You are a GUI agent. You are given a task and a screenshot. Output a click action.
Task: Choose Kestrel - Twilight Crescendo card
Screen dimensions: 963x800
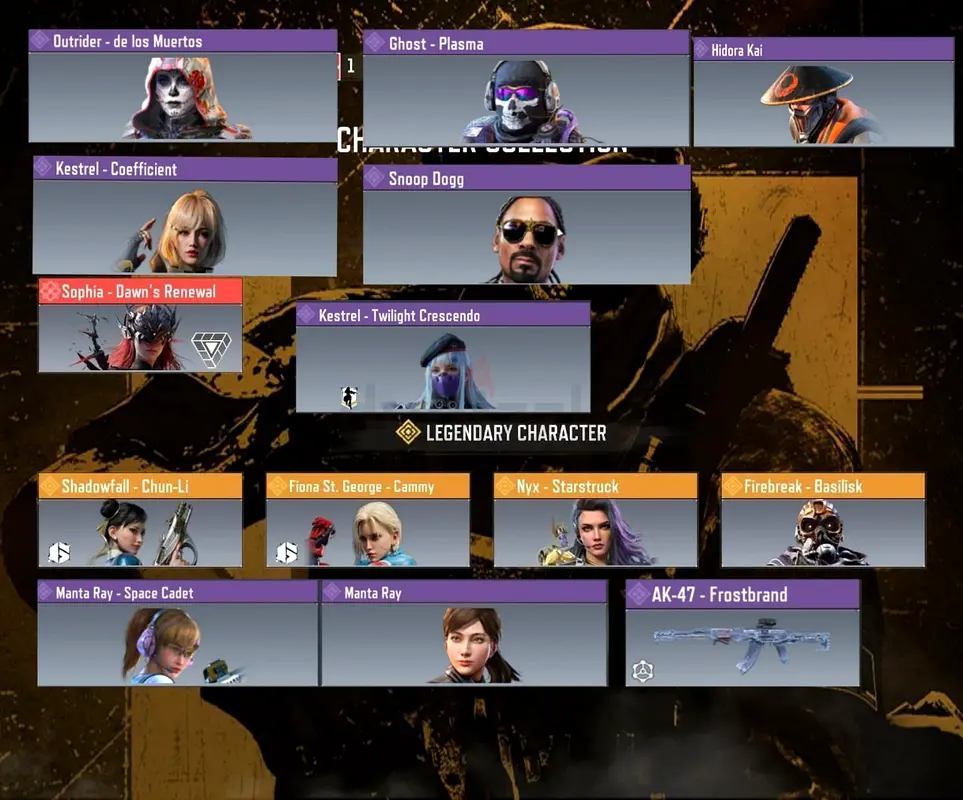pyautogui.click(x=442, y=357)
